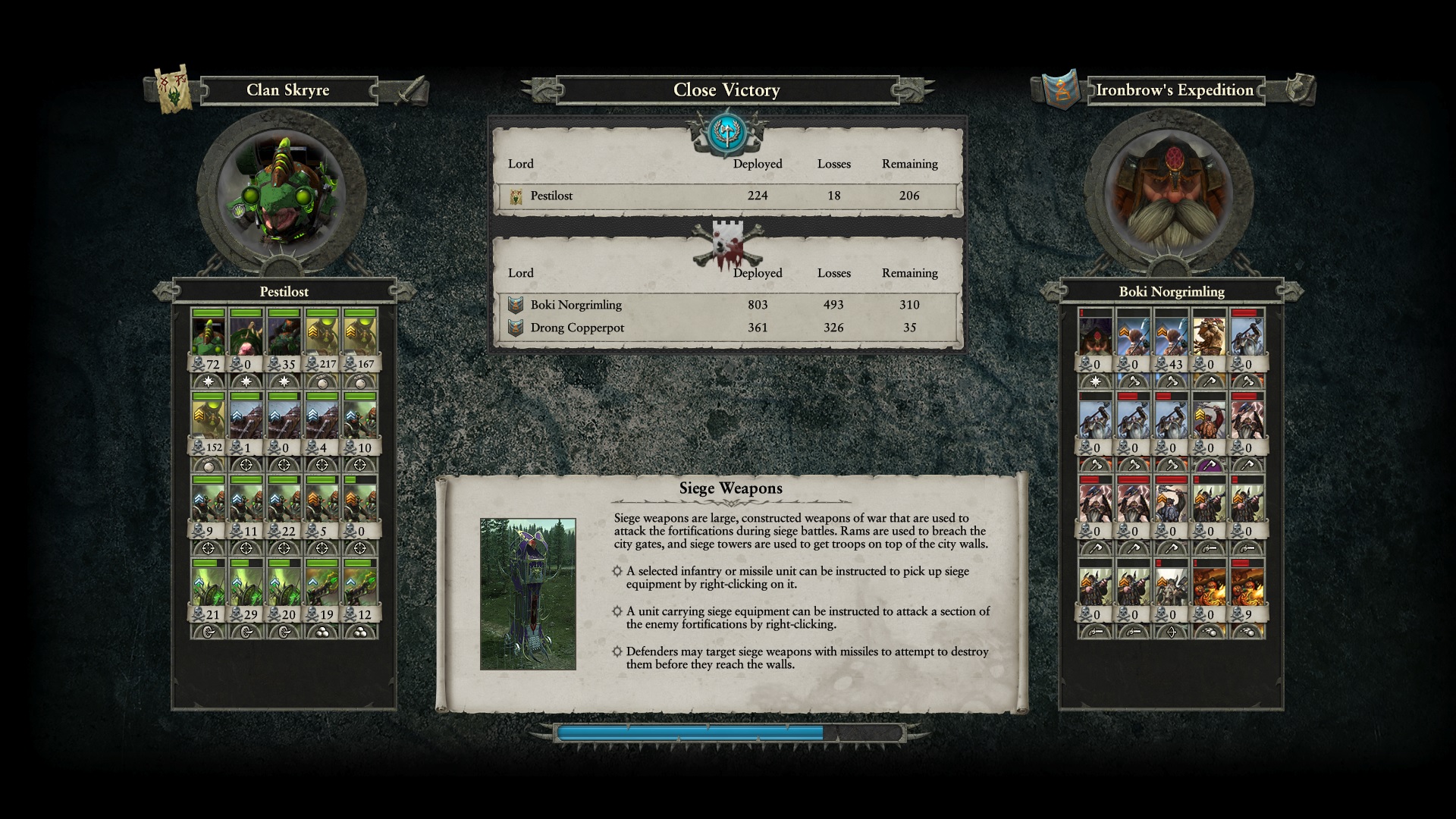Select the Pestilost row in the results table

[726, 196]
